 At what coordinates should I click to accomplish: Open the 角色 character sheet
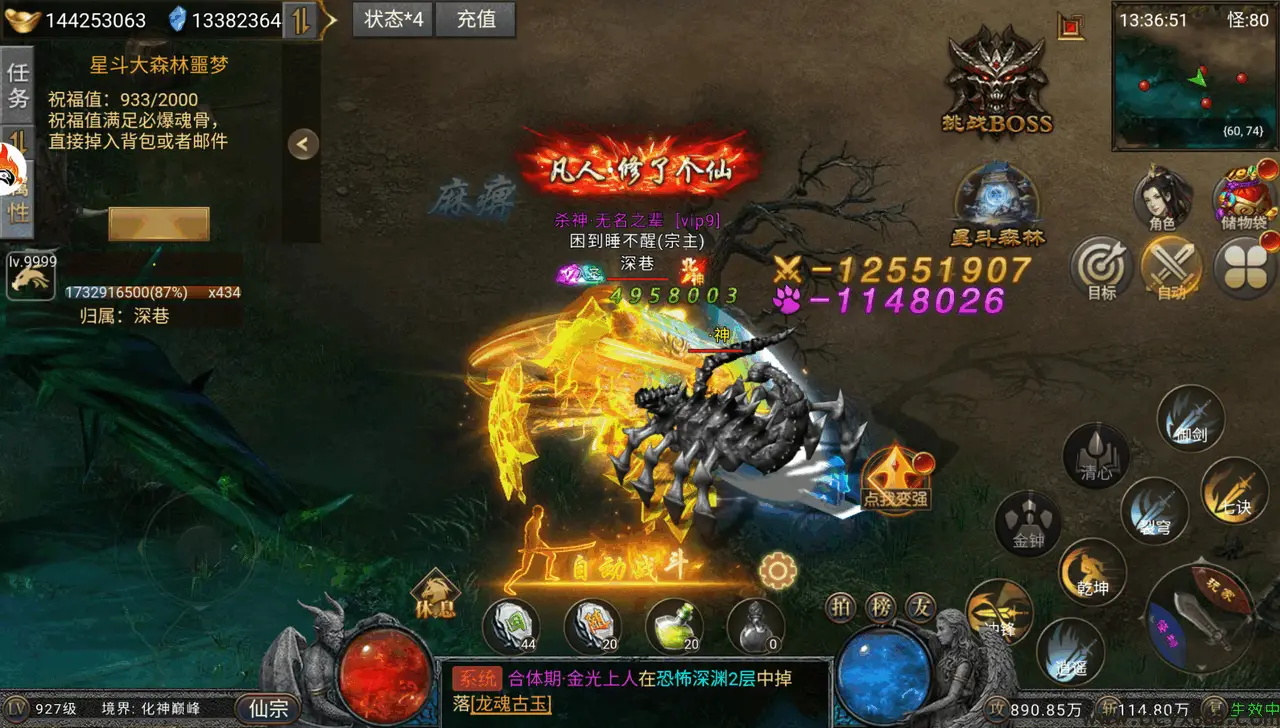[x=1163, y=198]
